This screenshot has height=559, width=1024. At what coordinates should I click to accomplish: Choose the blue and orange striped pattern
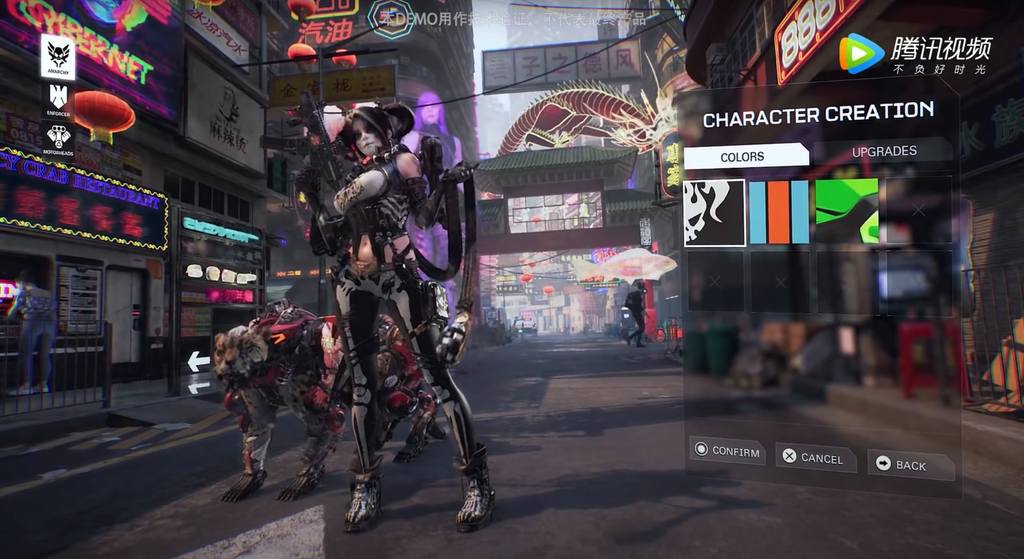[x=779, y=212]
